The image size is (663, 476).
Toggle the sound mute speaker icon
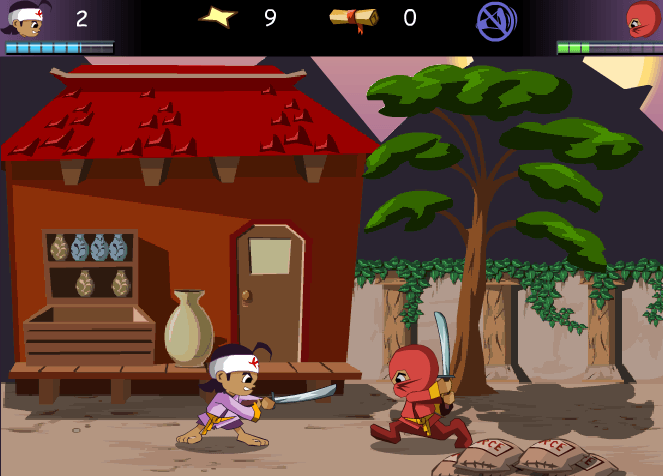pyautogui.click(x=496, y=20)
